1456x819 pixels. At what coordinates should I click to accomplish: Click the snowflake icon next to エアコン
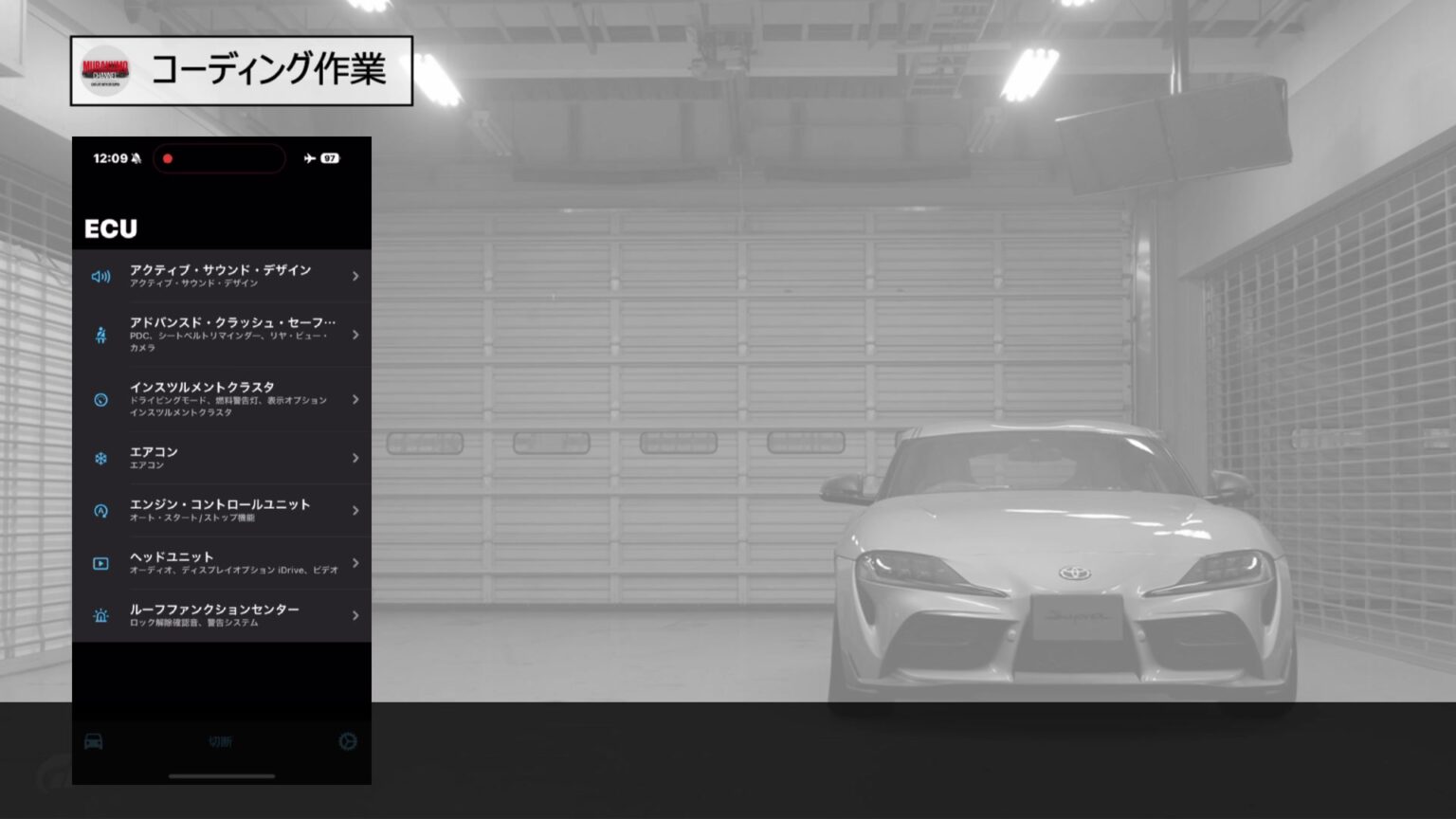click(100, 458)
